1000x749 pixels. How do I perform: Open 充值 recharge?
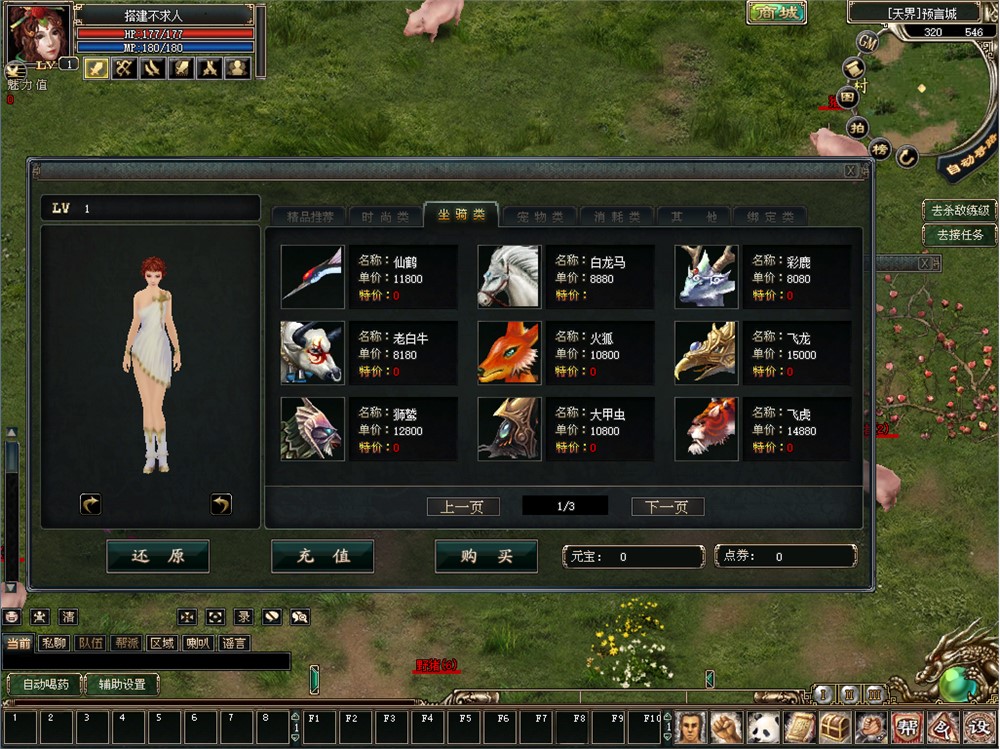[x=322, y=557]
